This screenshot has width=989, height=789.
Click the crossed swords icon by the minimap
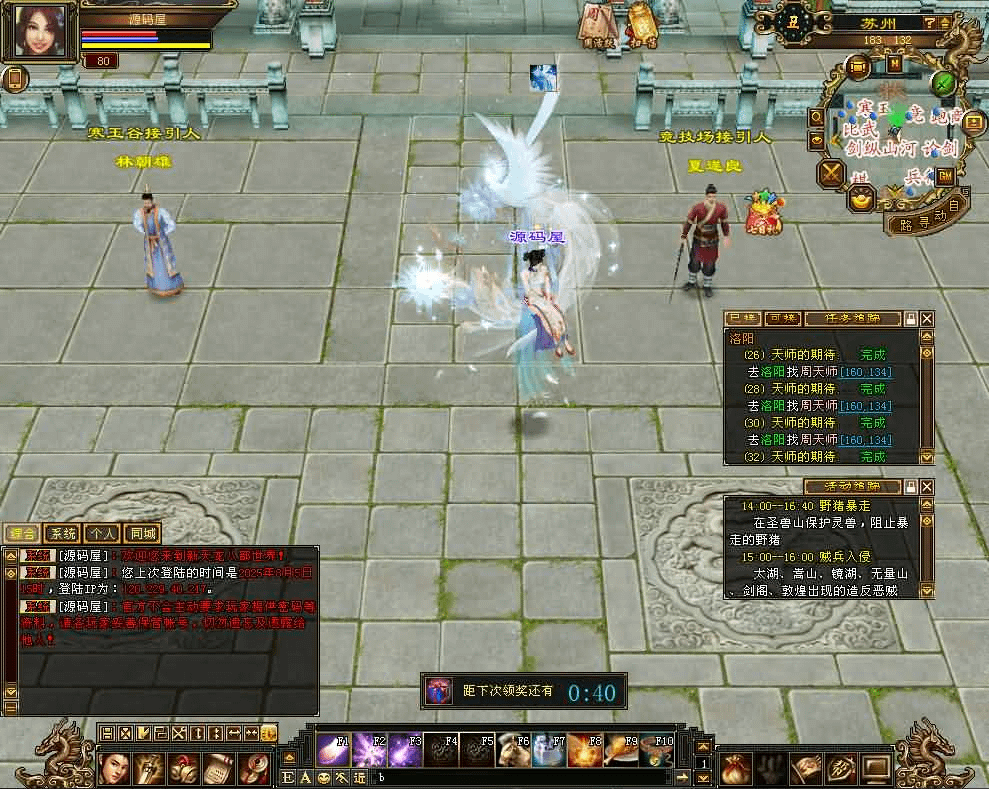coord(830,174)
